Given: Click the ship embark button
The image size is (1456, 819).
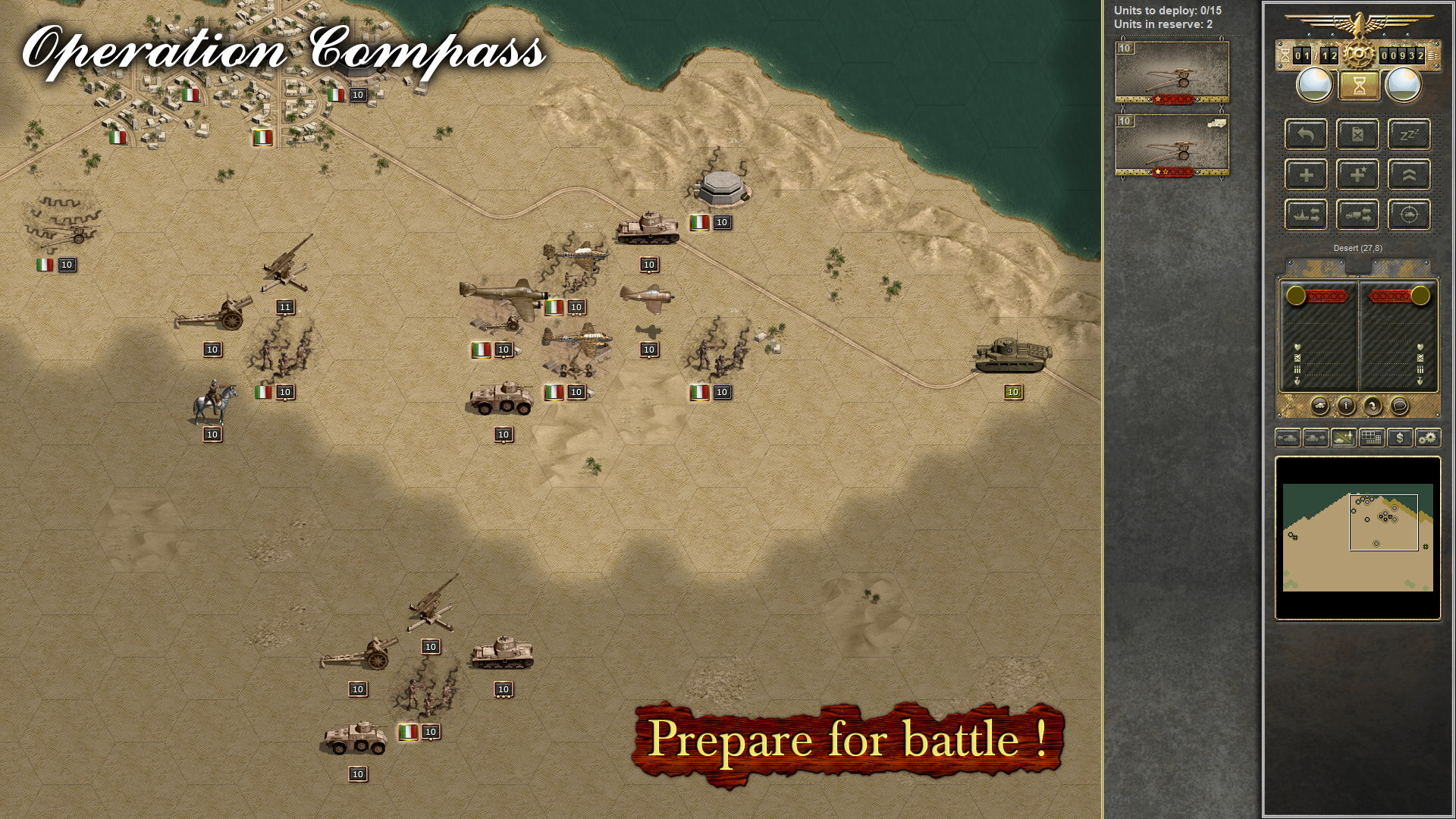Looking at the screenshot, I should [1306, 215].
